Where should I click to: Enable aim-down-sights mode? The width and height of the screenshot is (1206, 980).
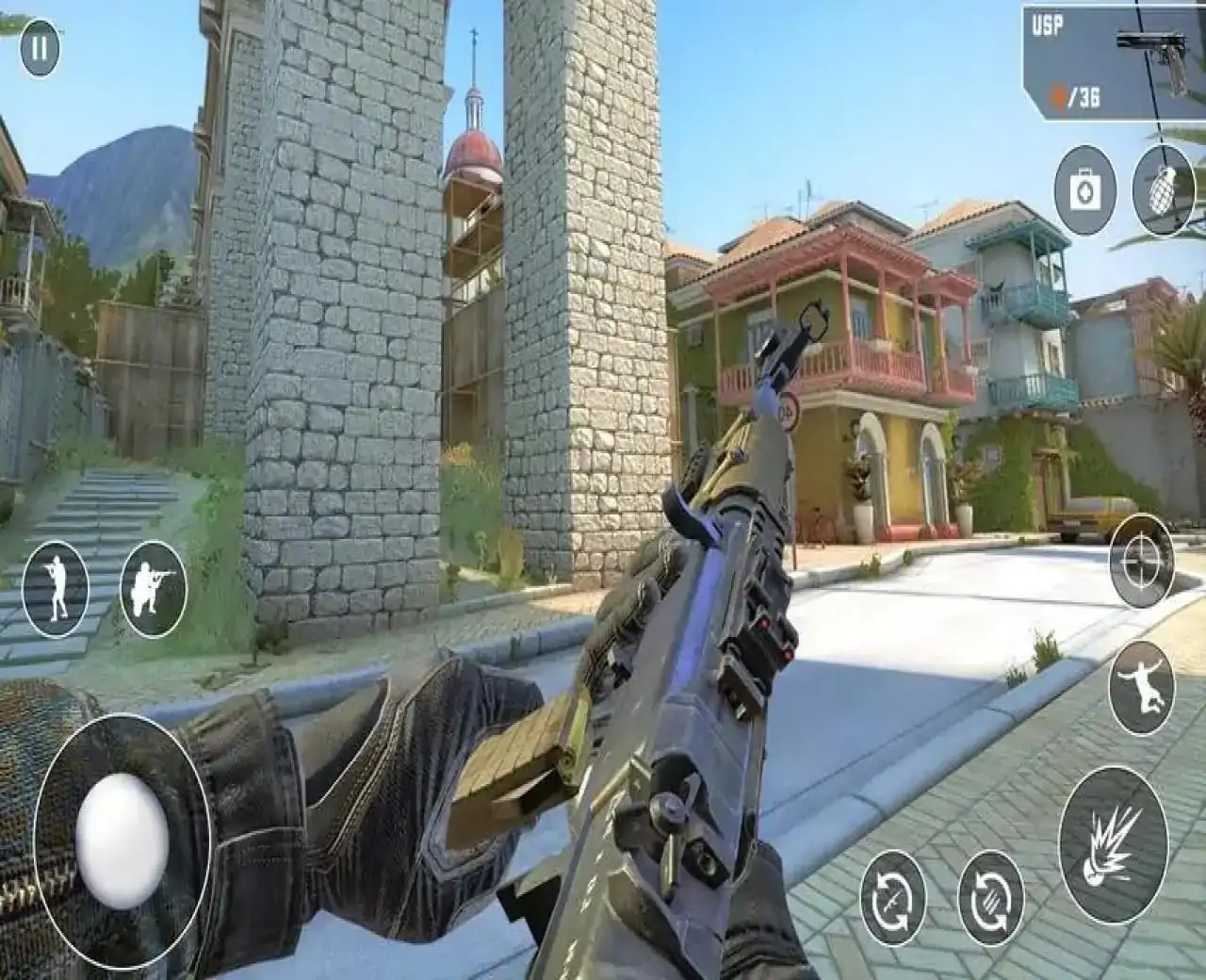tap(1140, 563)
